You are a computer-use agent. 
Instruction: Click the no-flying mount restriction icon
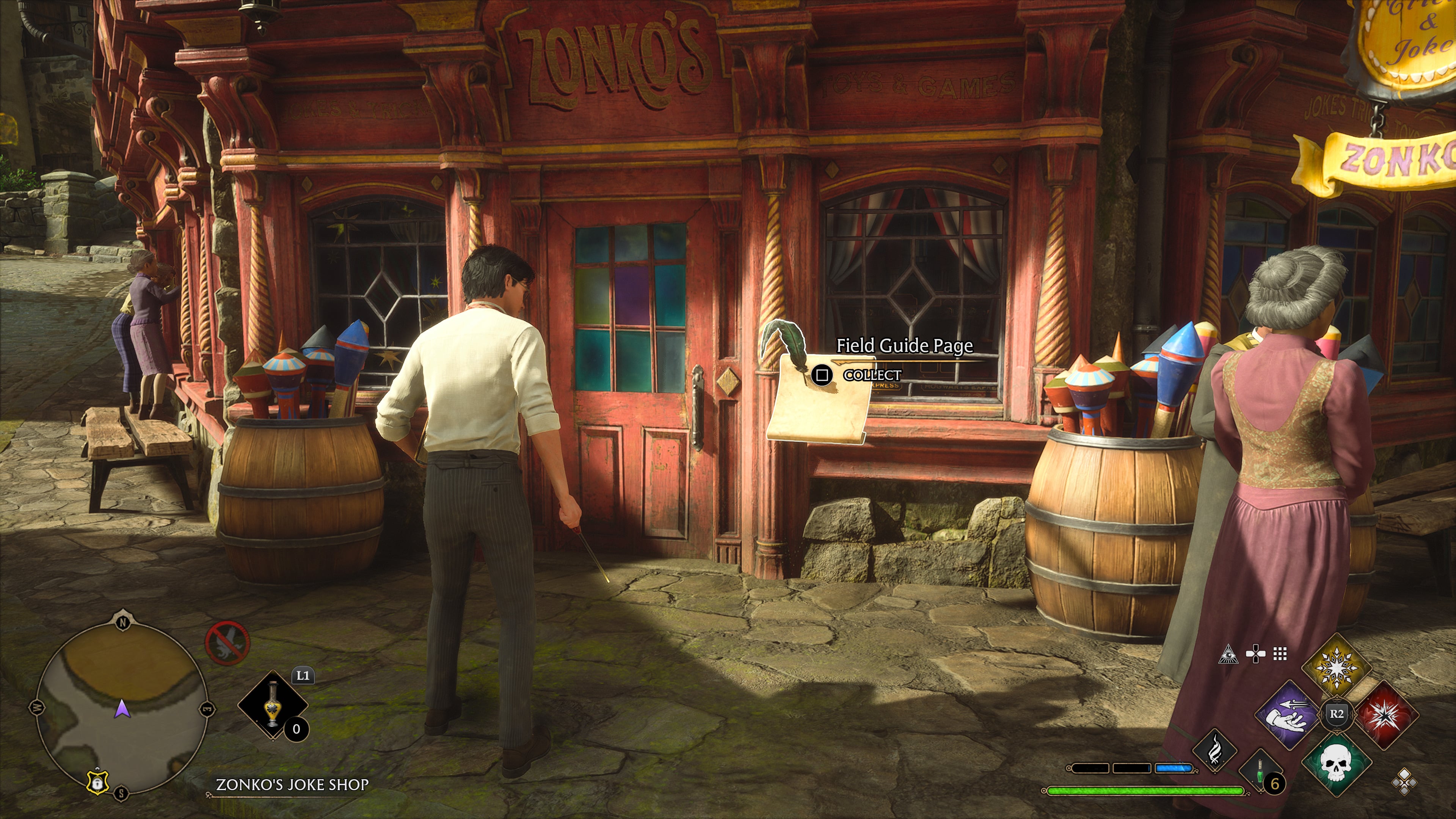point(227,643)
